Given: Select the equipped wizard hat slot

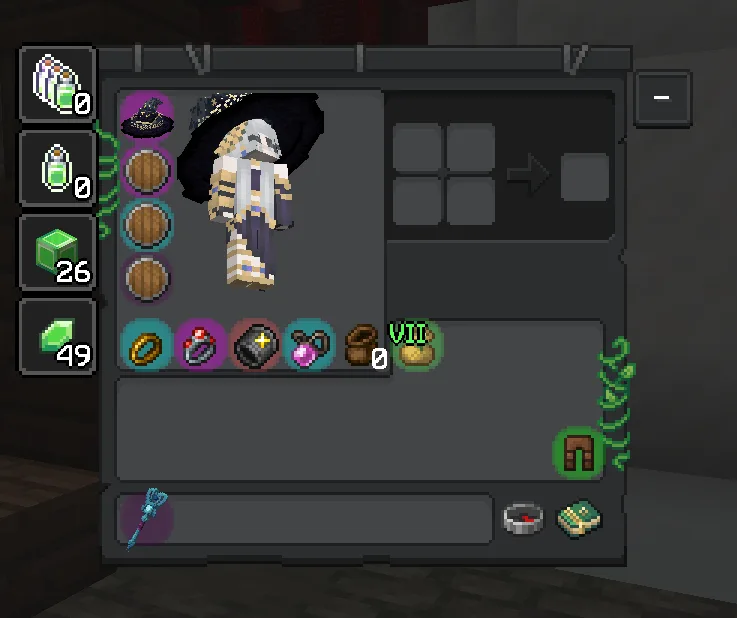Looking at the screenshot, I should pos(147,117).
